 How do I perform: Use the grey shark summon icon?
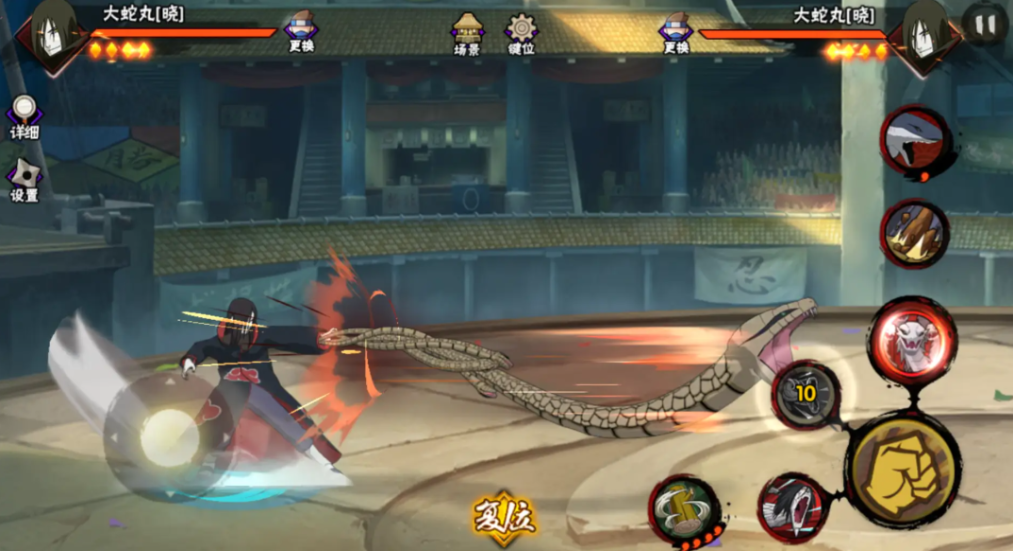coord(914,142)
